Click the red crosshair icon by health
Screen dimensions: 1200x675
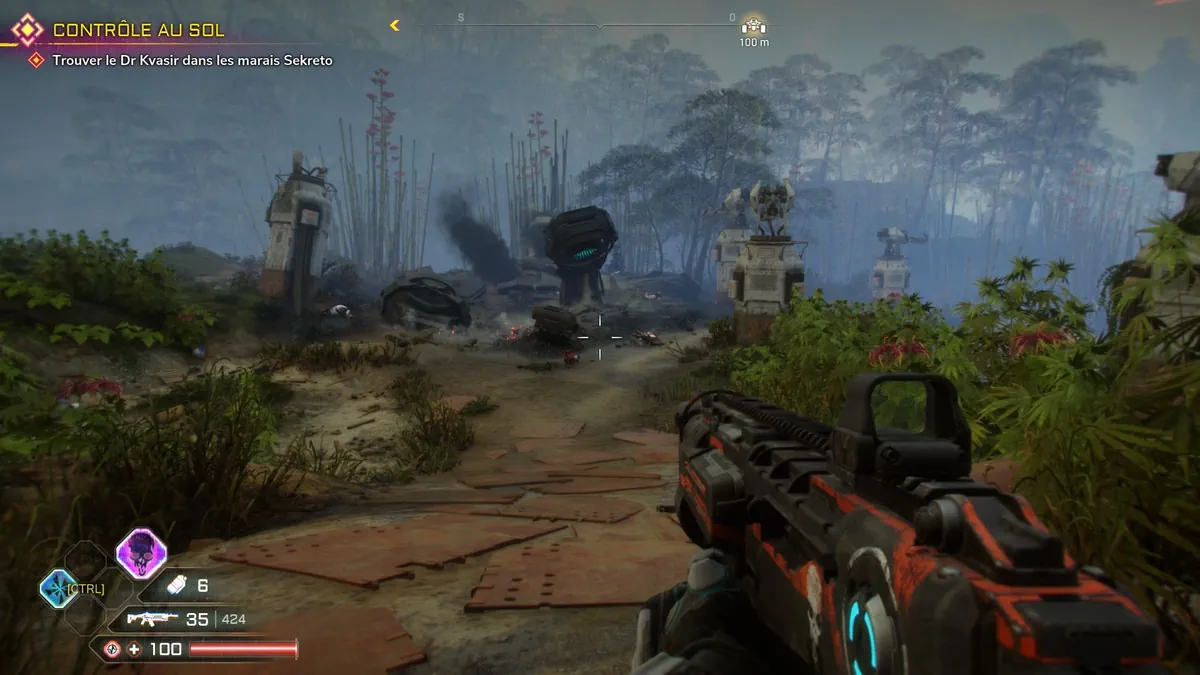point(111,649)
